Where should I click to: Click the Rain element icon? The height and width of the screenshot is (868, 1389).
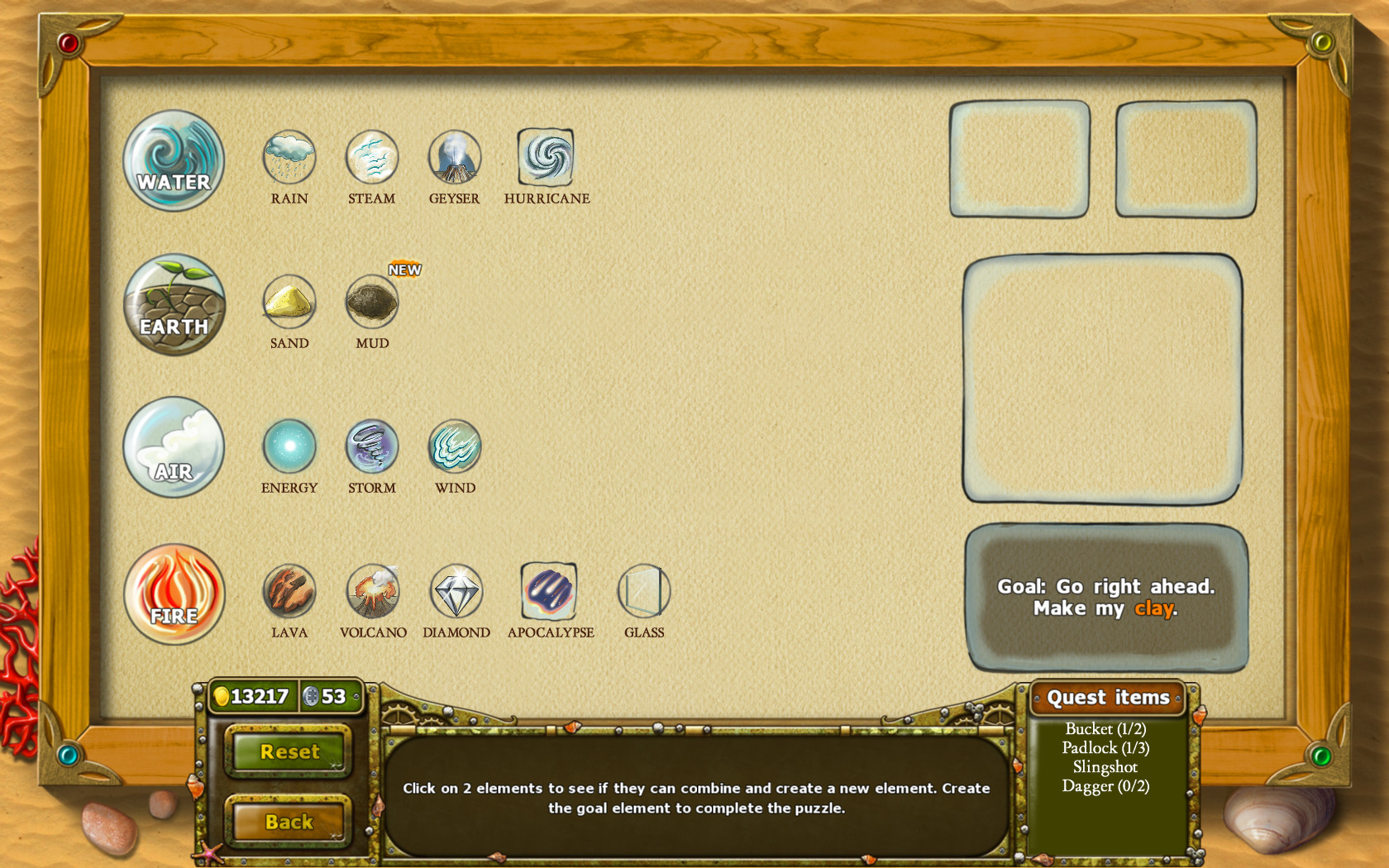point(289,157)
